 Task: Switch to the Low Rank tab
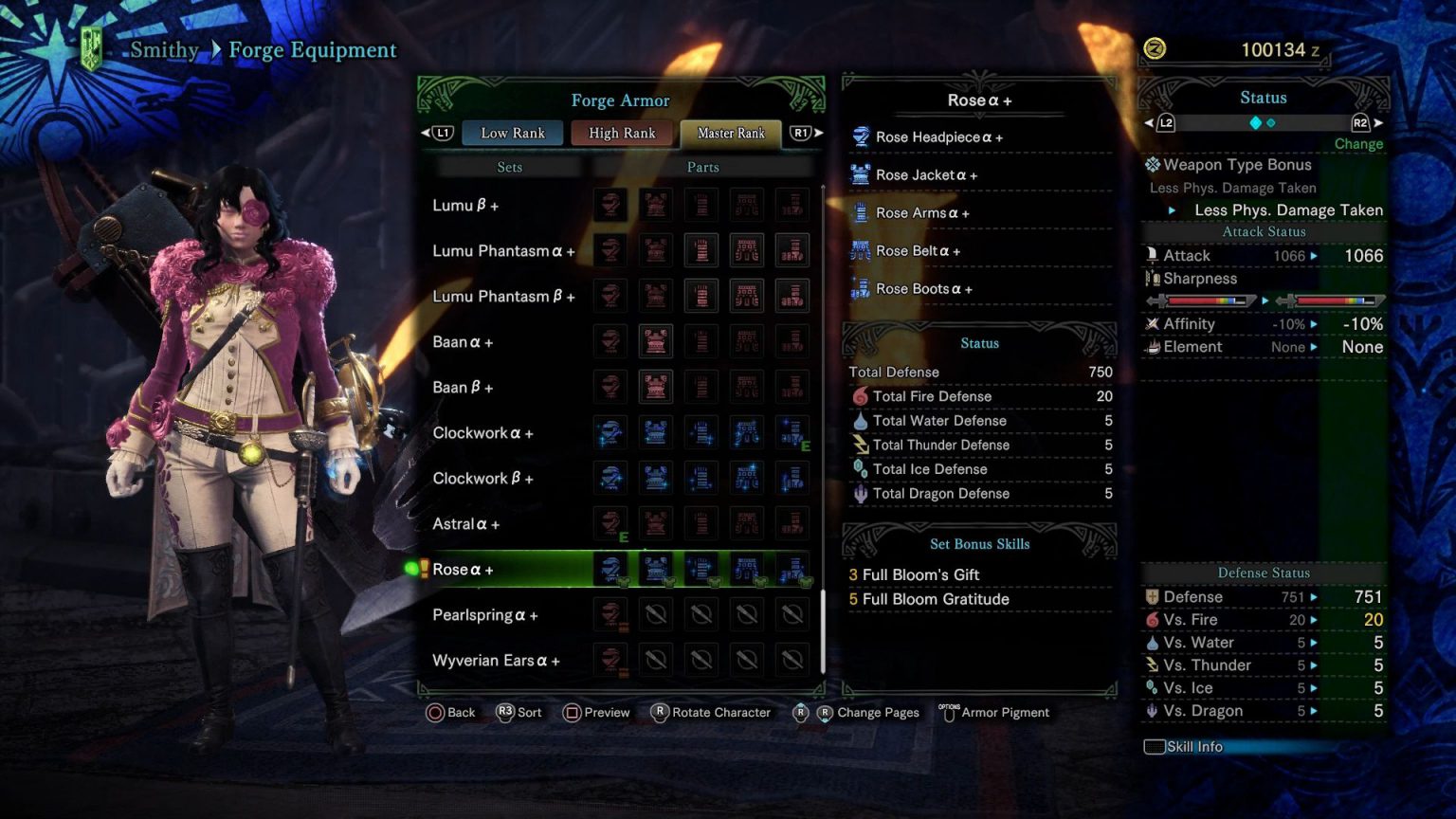[512, 133]
